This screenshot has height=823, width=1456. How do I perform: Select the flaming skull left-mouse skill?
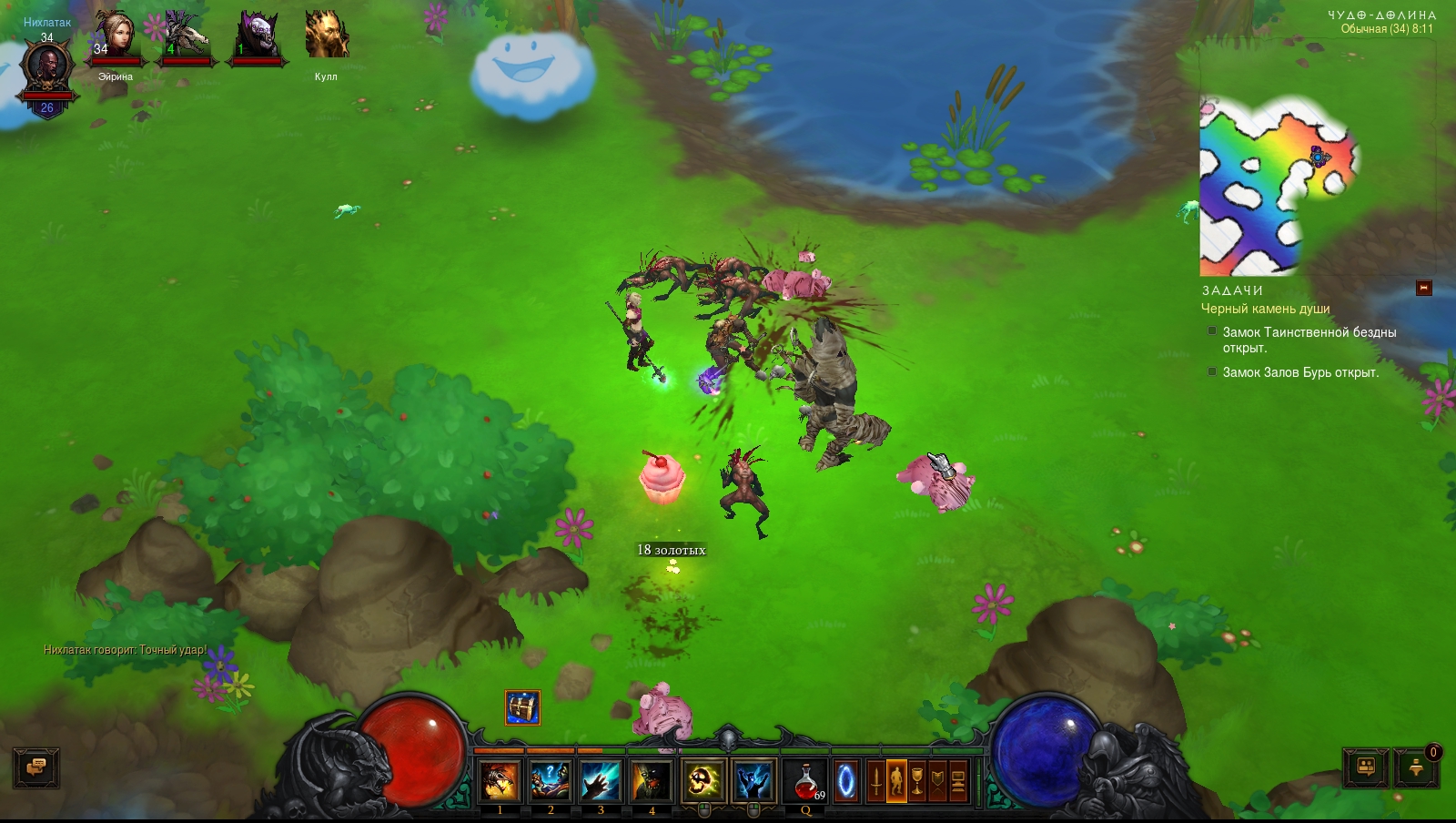(703, 781)
